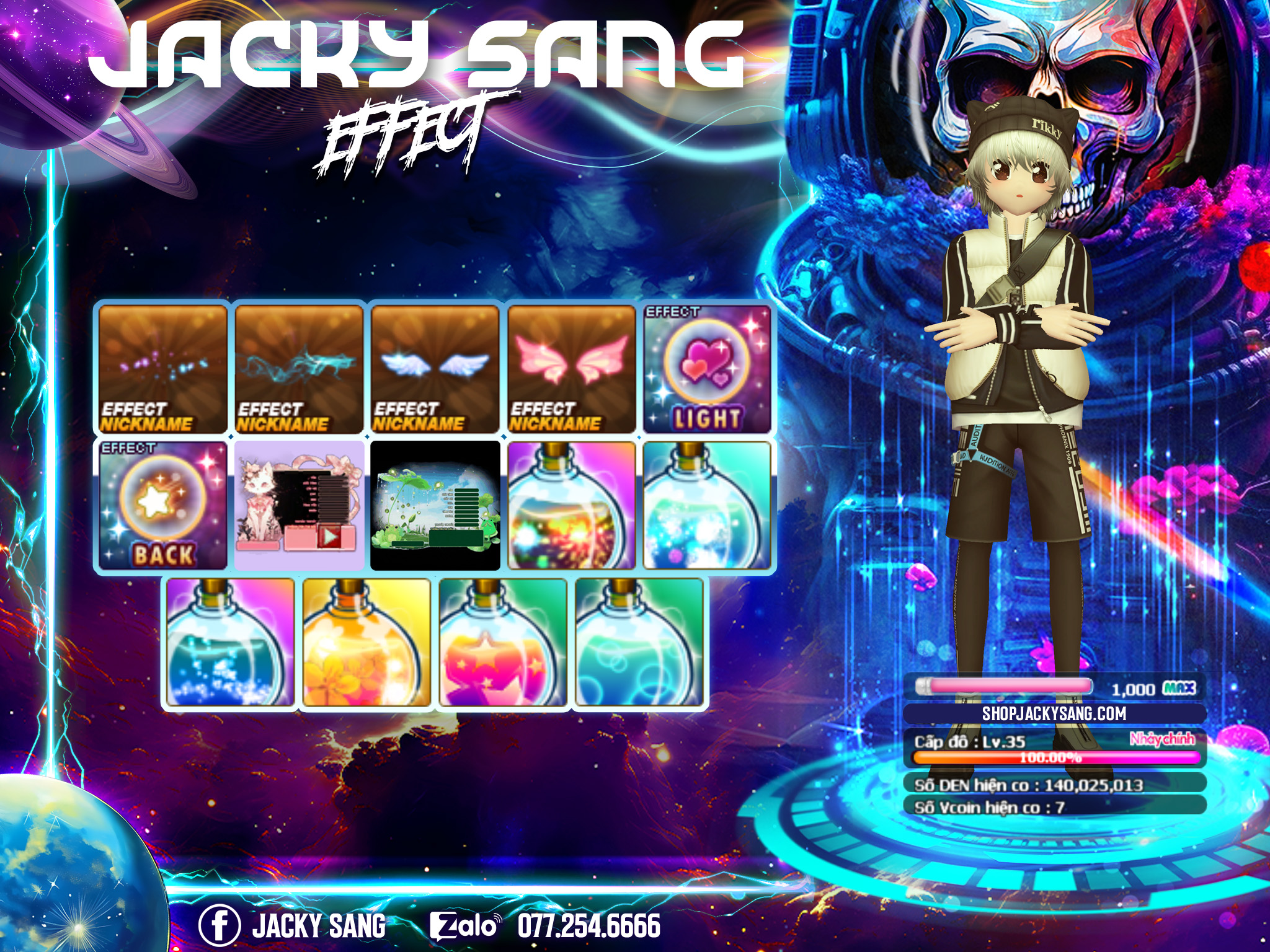Pick the white angel wings nickname effect

pos(435,369)
